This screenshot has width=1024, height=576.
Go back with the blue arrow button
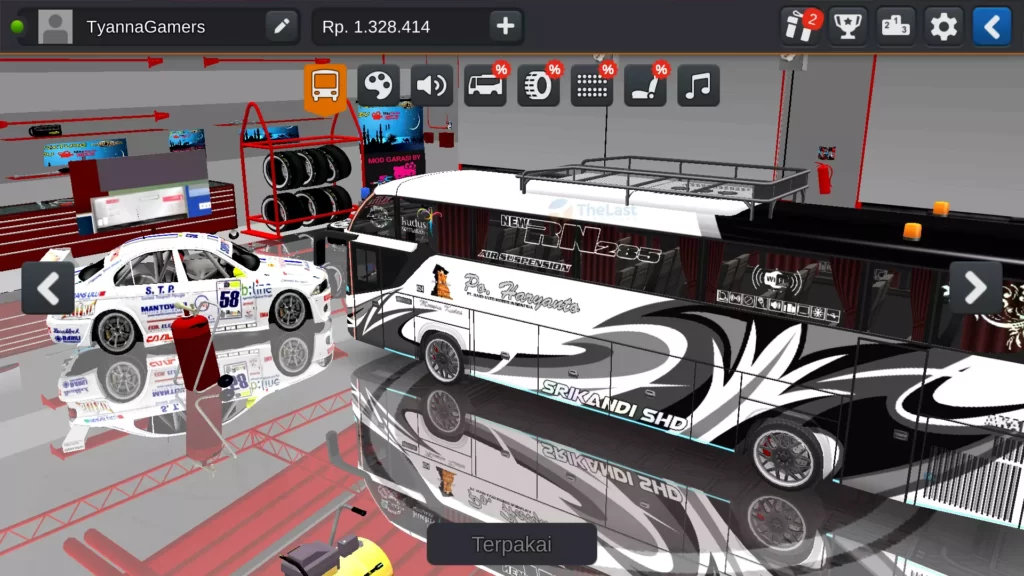[991, 27]
